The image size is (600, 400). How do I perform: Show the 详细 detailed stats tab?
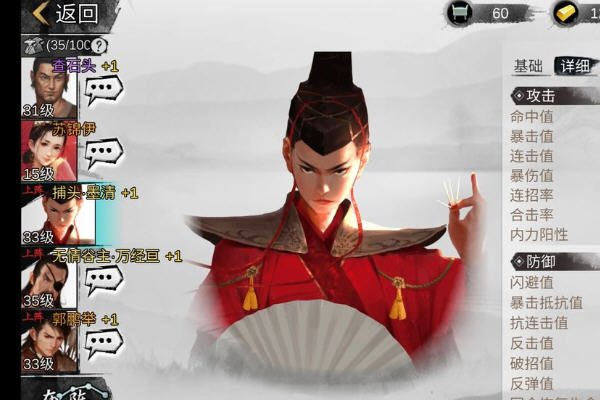(574, 66)
